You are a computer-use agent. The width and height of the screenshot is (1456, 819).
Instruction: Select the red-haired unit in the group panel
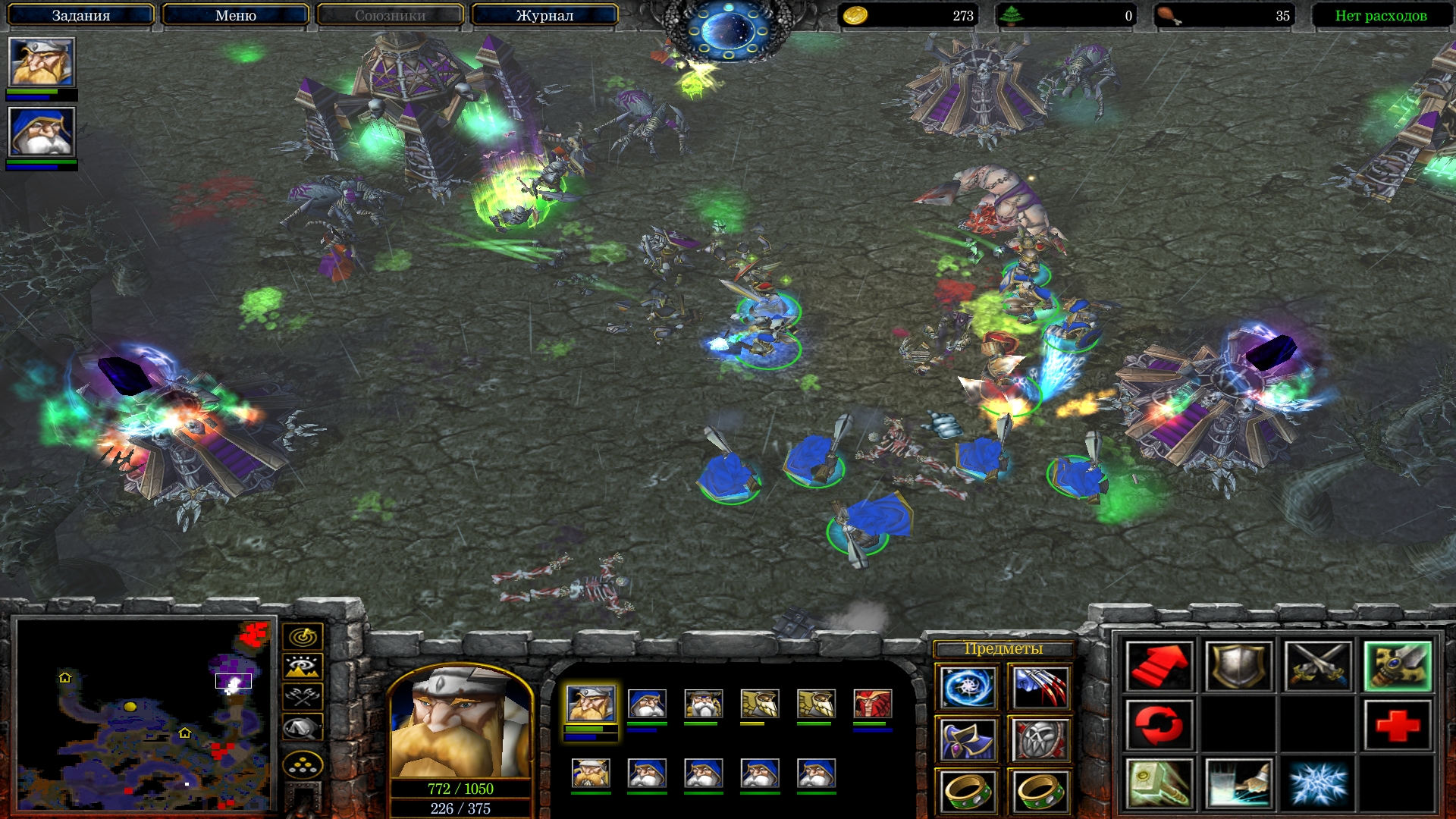(x=872, y=704)
